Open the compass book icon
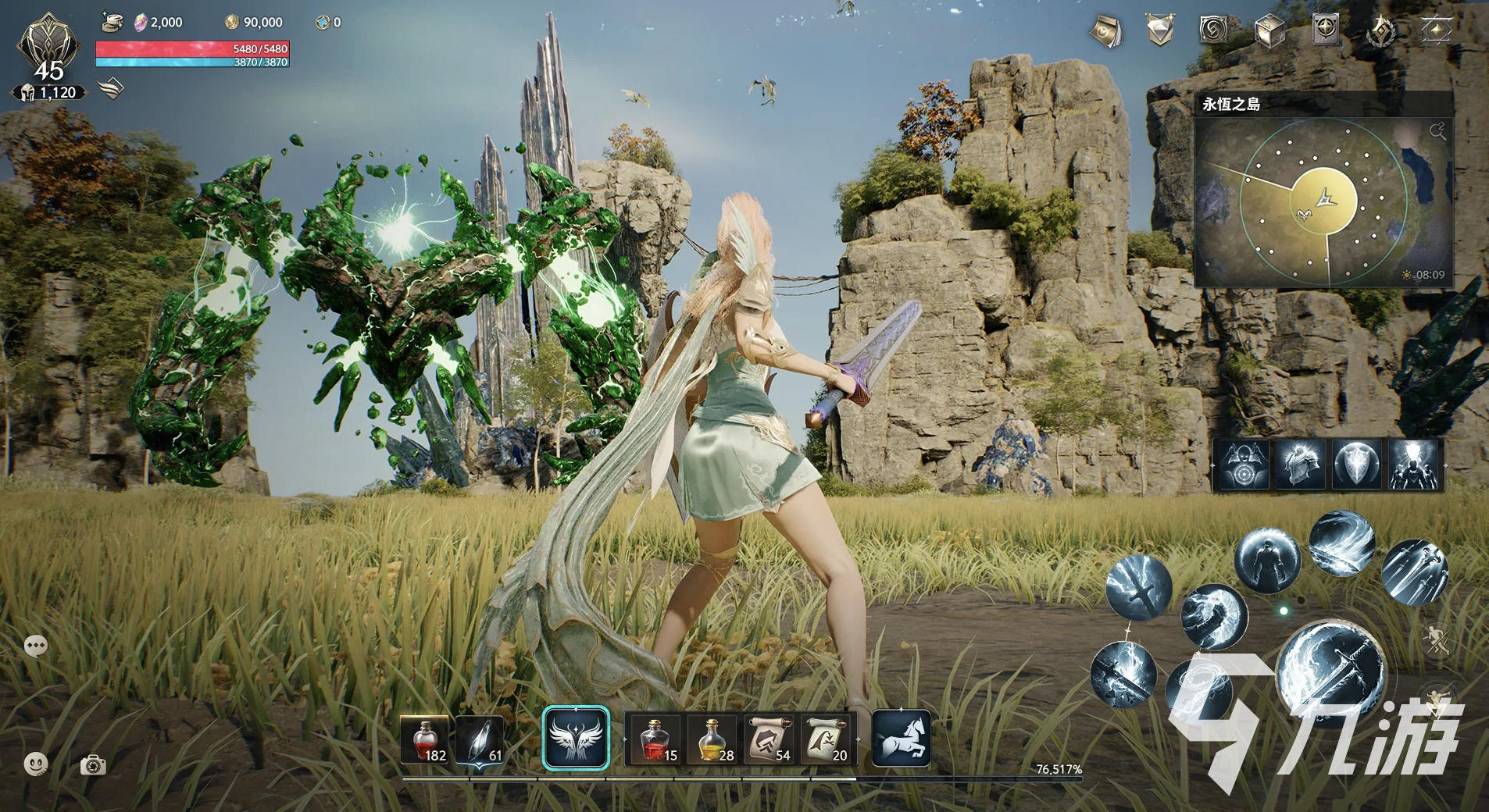 [x=1326, y=30]
